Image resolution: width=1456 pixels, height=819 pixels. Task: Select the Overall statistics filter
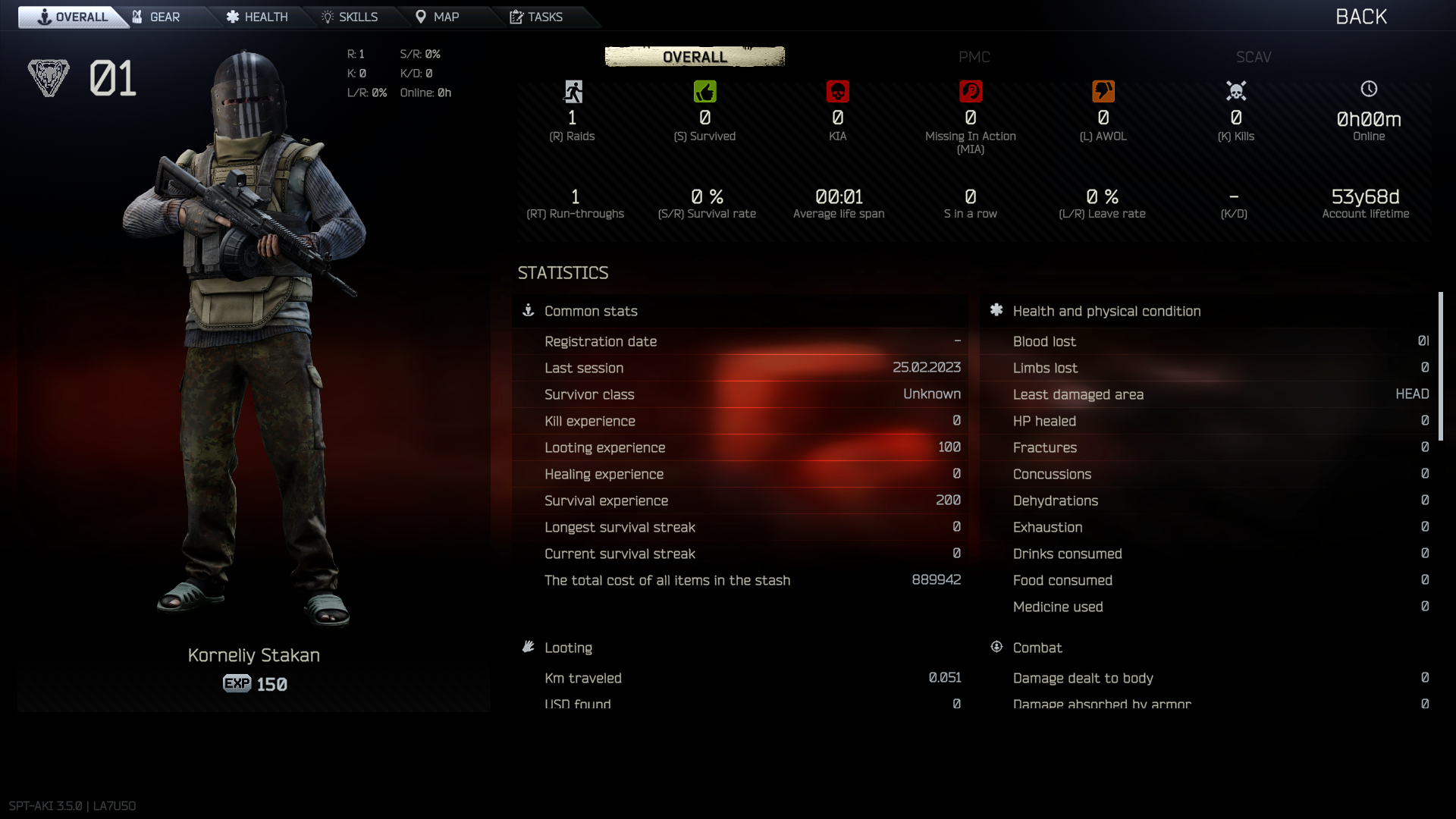(695, 57)
